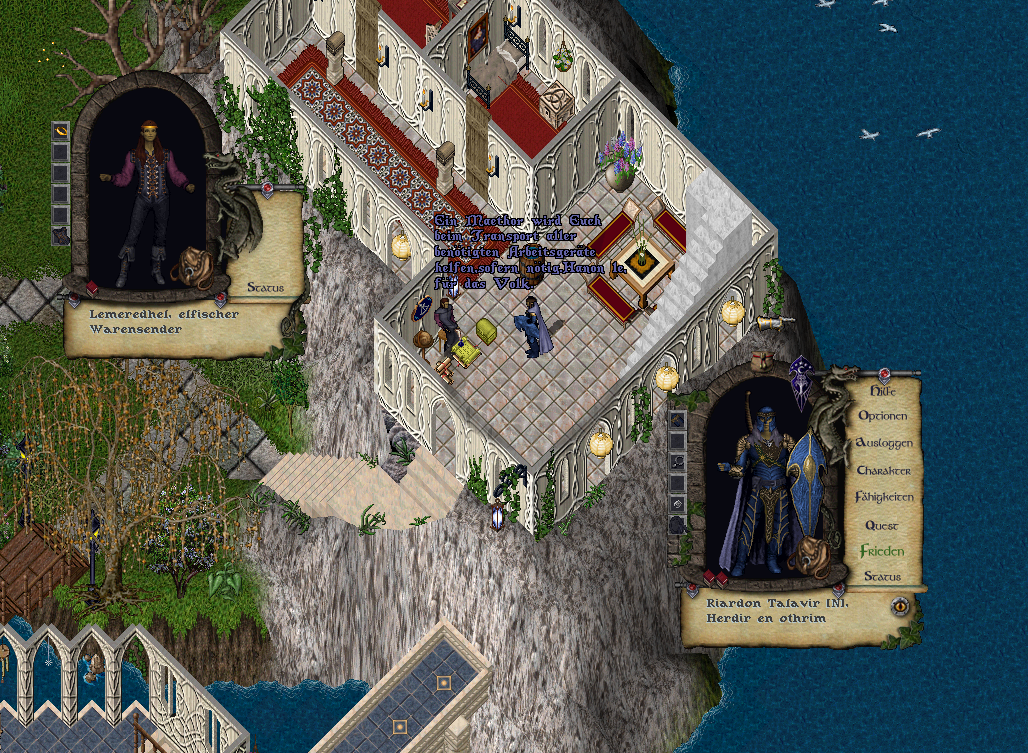This screenshot has width=1028, height=753.
Task: Toggle the green Frieden peace mode
Action: (882, 551)
